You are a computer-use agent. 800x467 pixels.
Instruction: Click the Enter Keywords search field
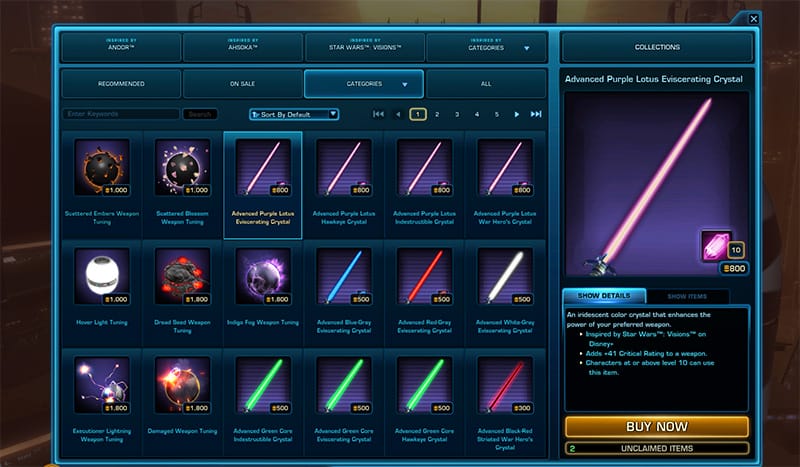tap(121, 114)
